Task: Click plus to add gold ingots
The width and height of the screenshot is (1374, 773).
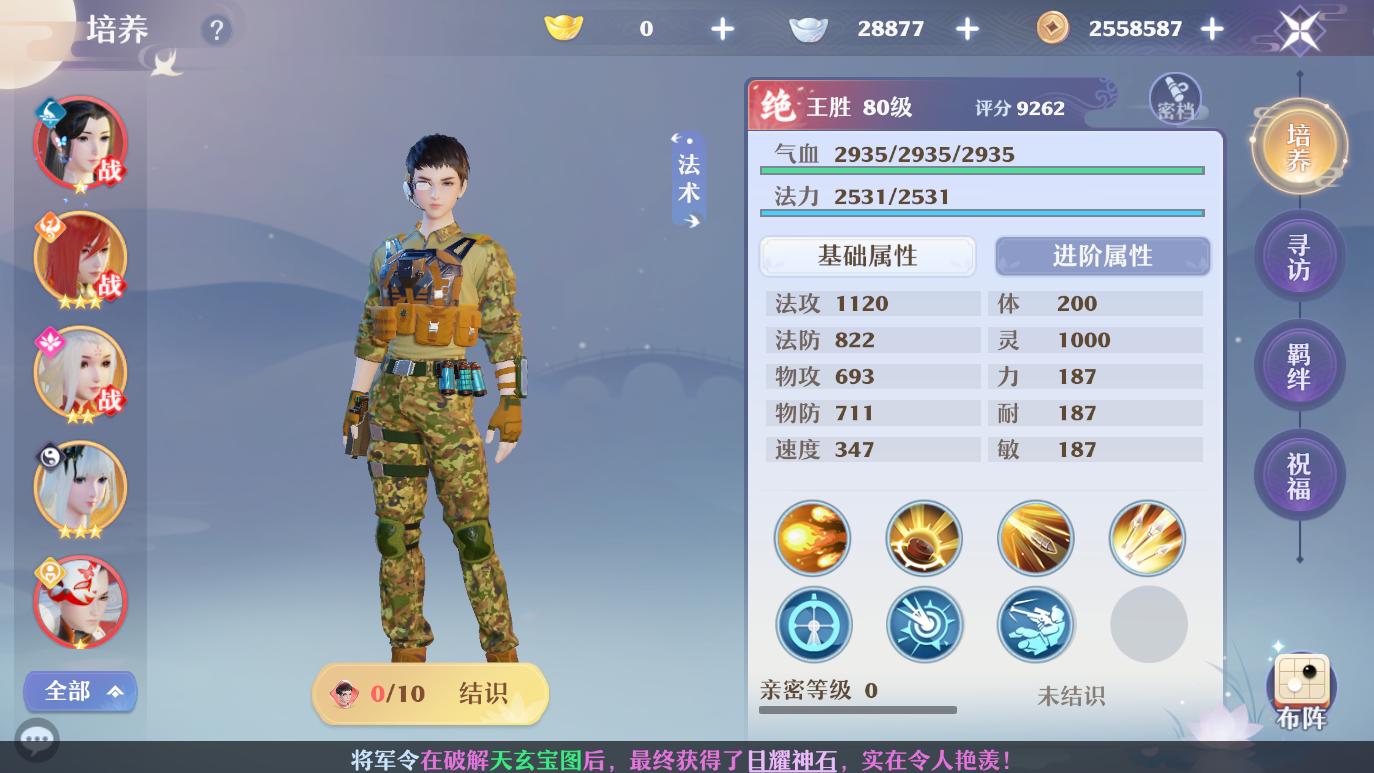Action: [722, 29]
